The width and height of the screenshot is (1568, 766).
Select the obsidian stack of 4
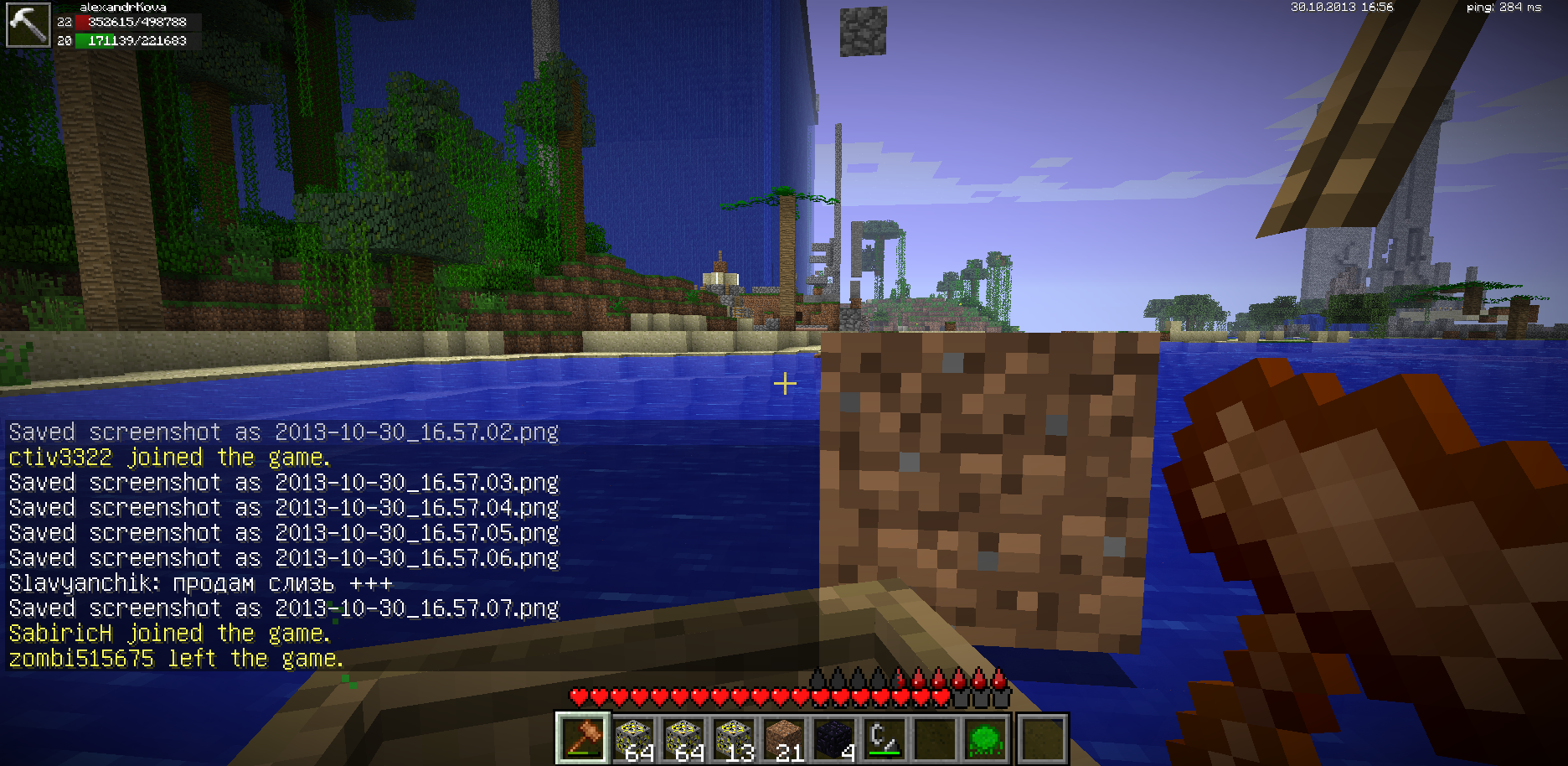pyautogui.click(x=835, y=738)
